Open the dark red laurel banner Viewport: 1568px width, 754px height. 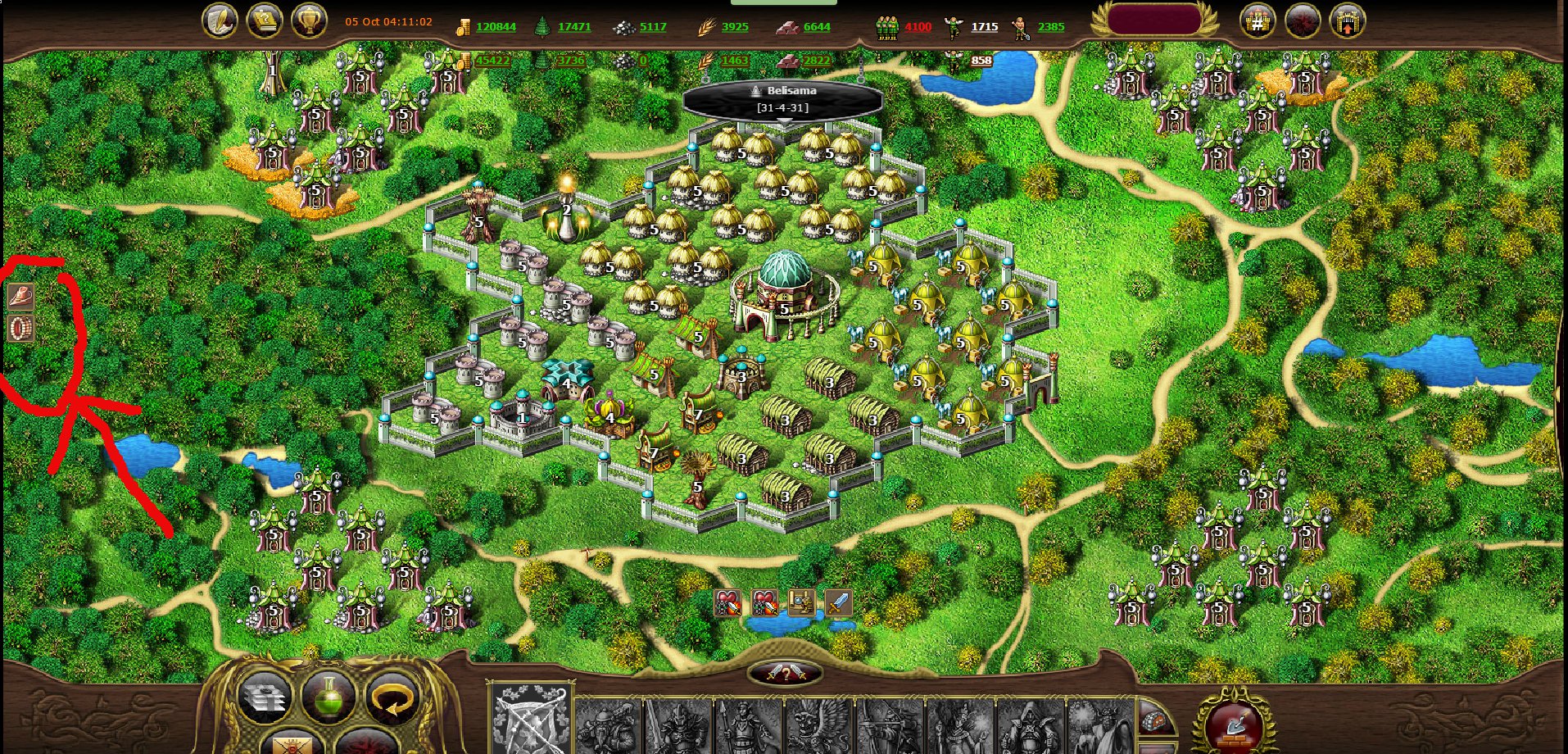tap(1155, 20)
